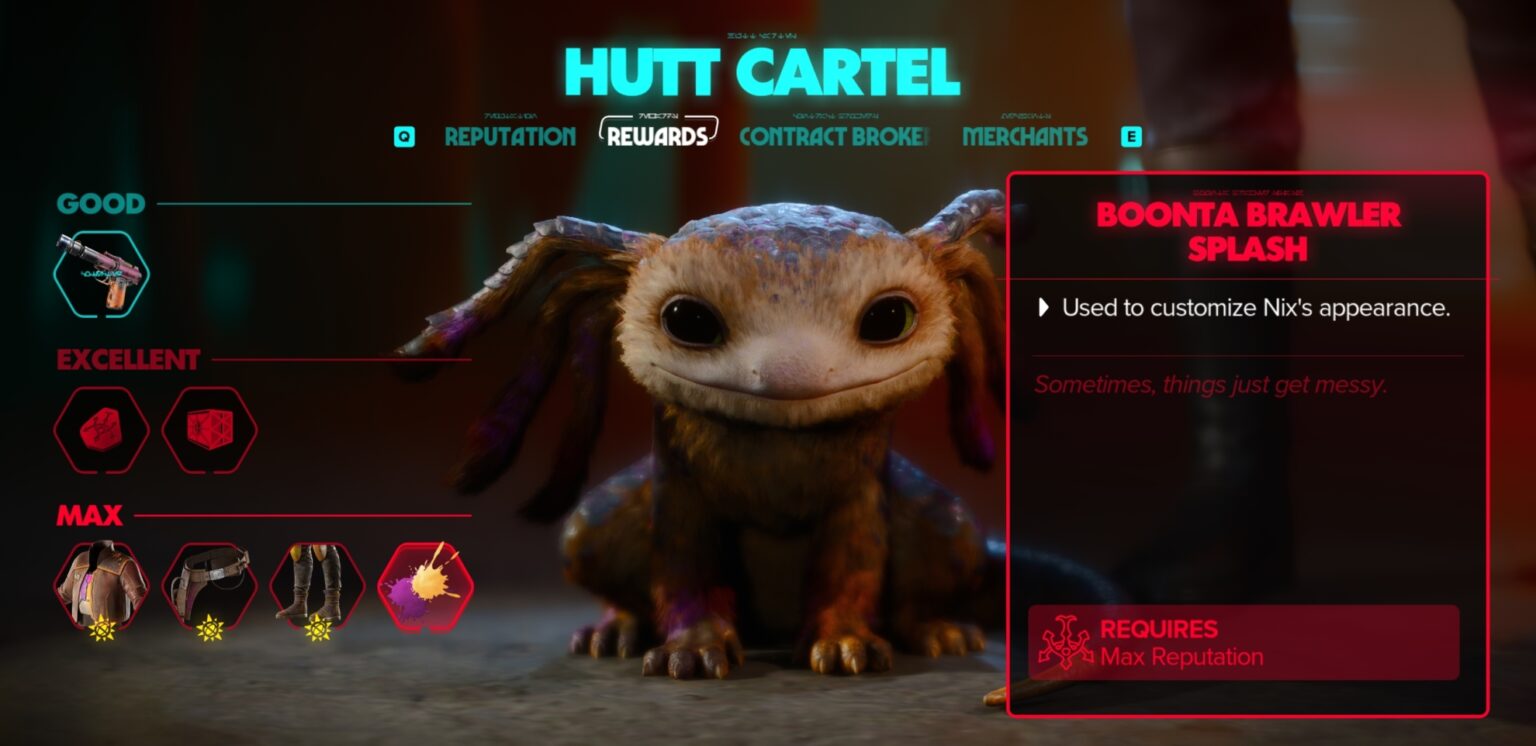Choose the first red gem Excellent reward
1536x746 pixels.
[x=101, y=429]
